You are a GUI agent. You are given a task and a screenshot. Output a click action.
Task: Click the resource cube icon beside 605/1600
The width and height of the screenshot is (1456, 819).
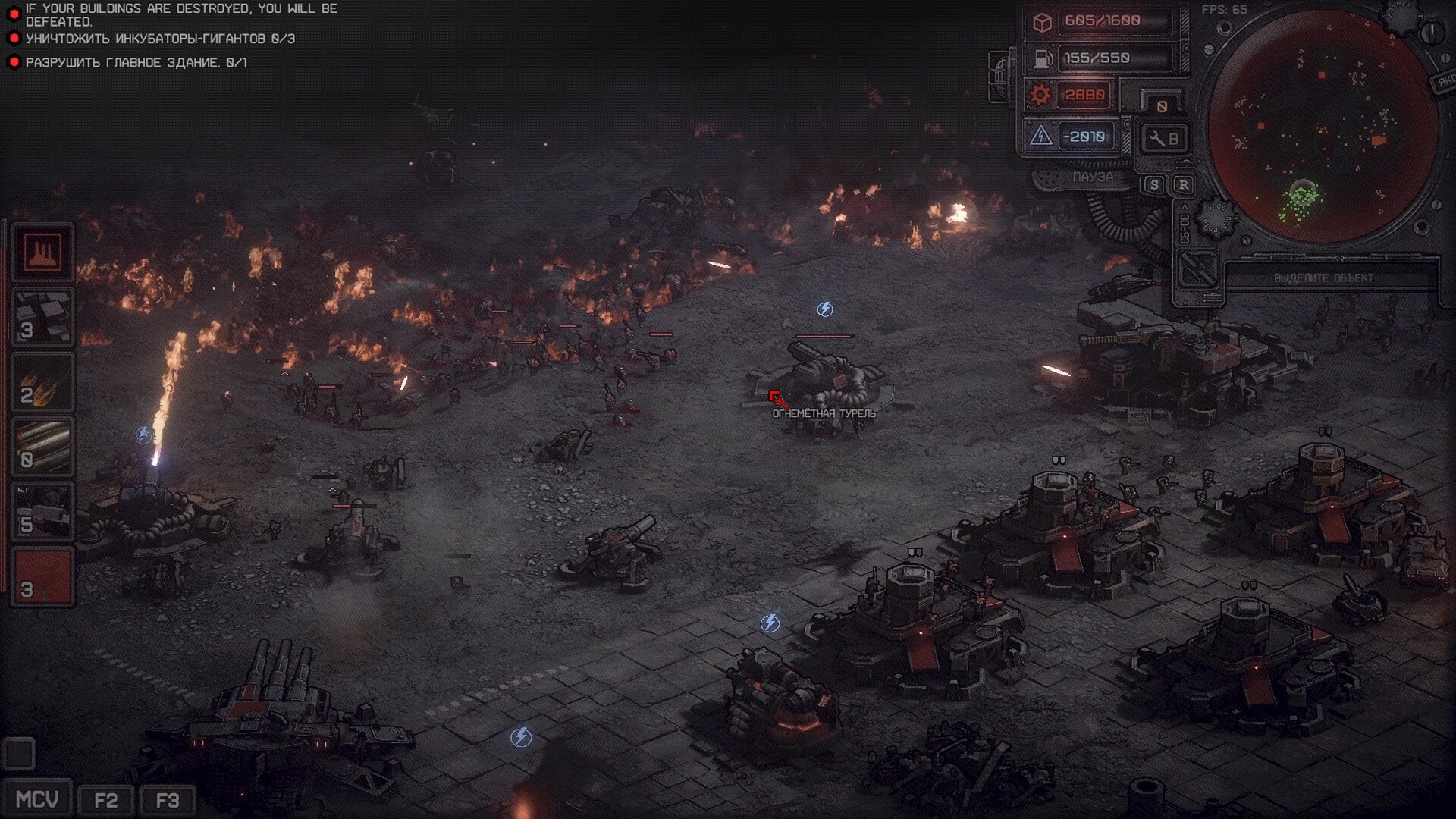point(1042,22)
